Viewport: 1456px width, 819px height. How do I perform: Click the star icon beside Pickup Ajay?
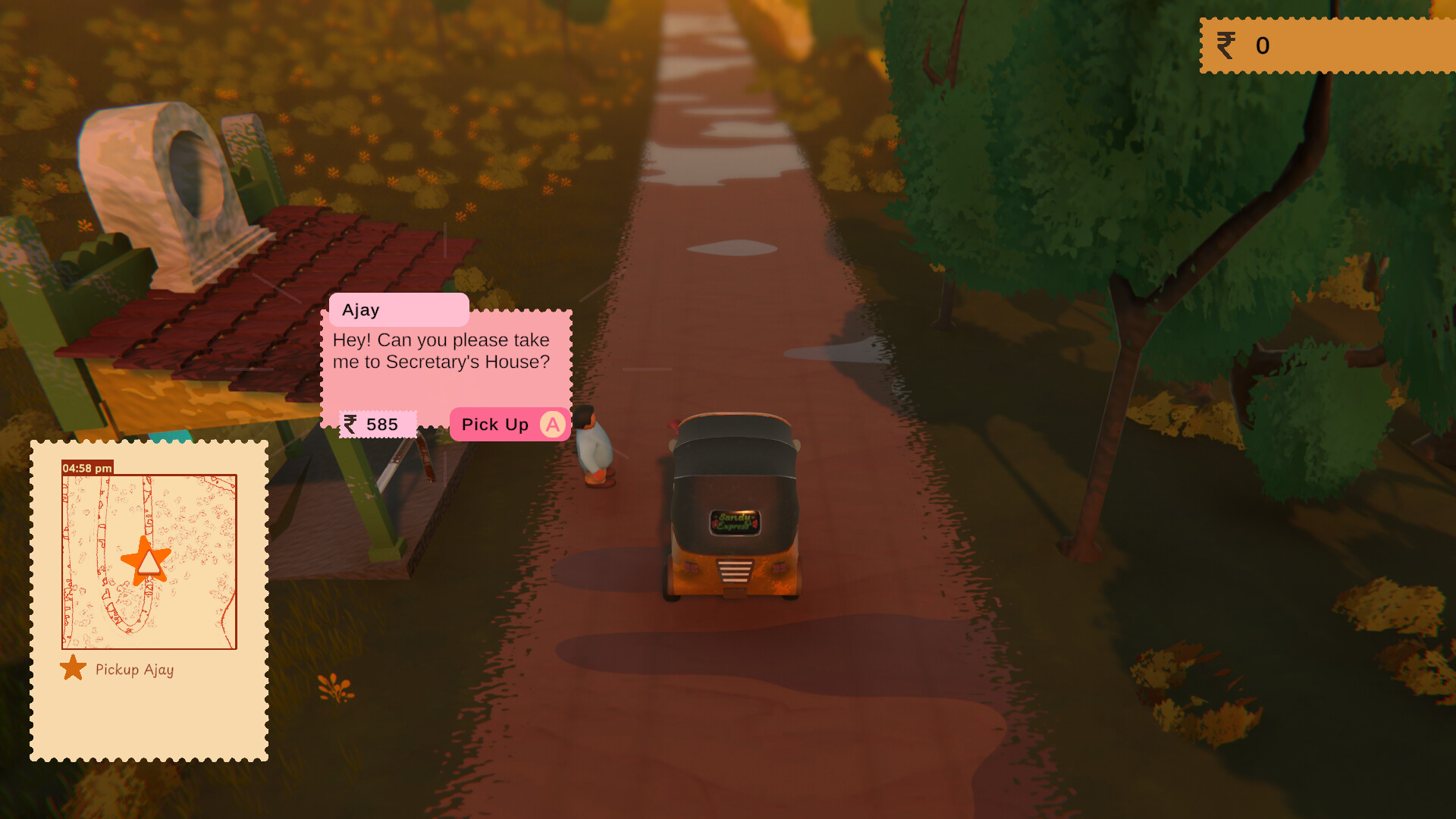pos(73,668)
